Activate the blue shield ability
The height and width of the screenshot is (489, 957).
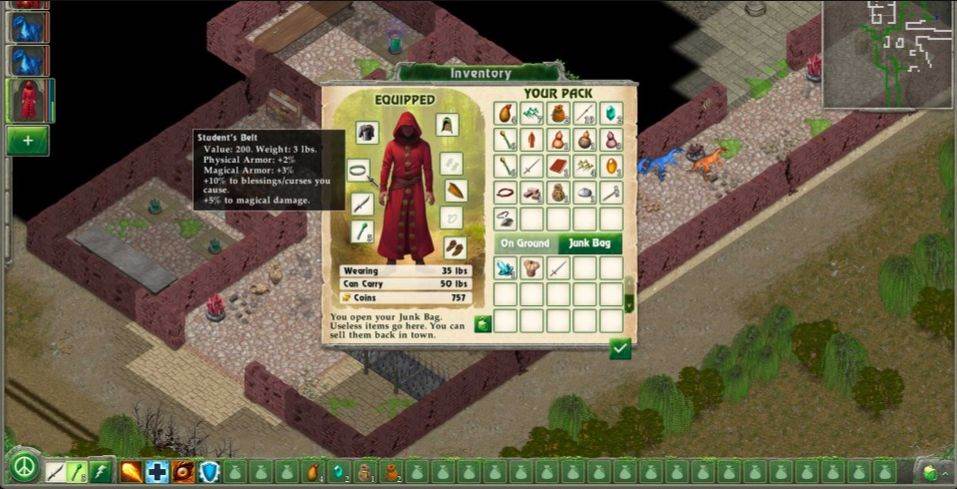click(209, 471)
